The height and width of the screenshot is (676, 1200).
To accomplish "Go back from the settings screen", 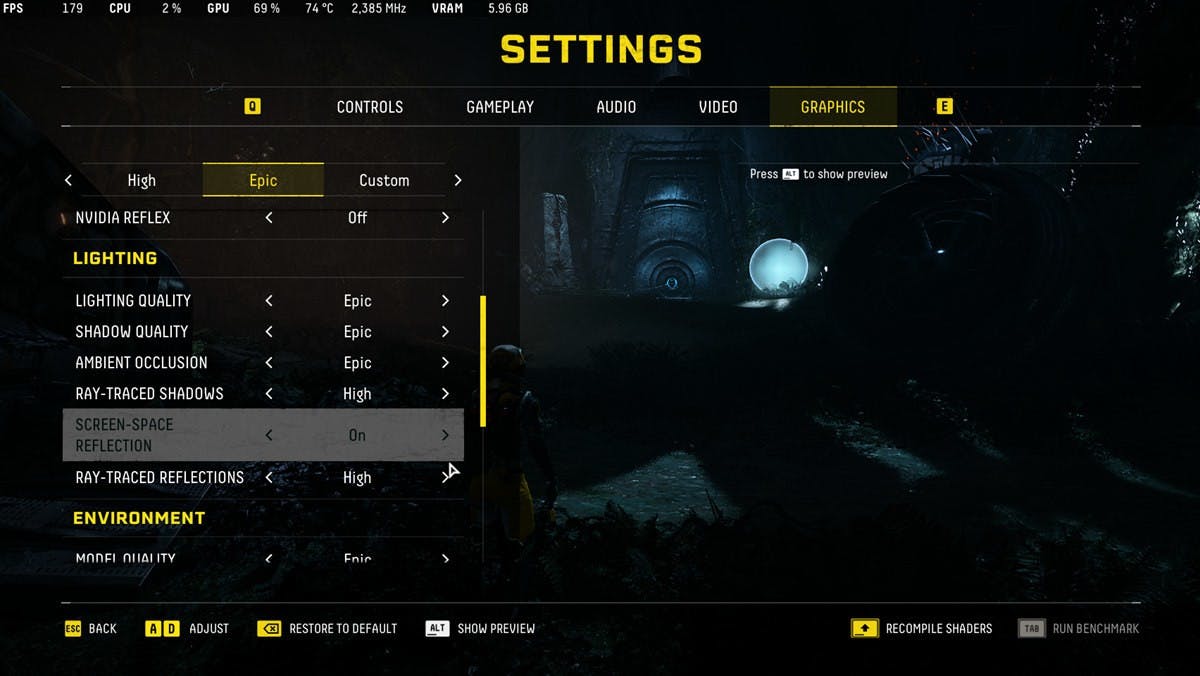I will [91, 628].
